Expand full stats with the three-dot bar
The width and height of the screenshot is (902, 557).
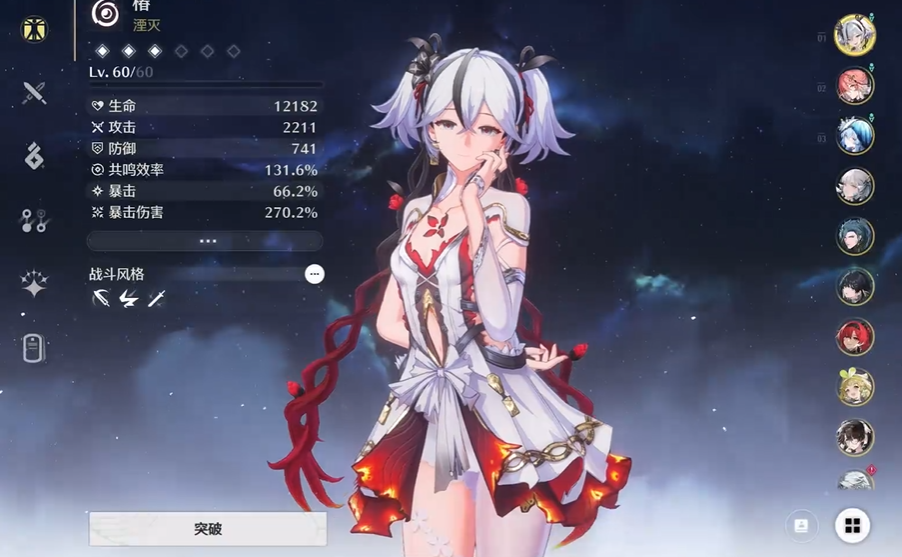pos(206,241)
